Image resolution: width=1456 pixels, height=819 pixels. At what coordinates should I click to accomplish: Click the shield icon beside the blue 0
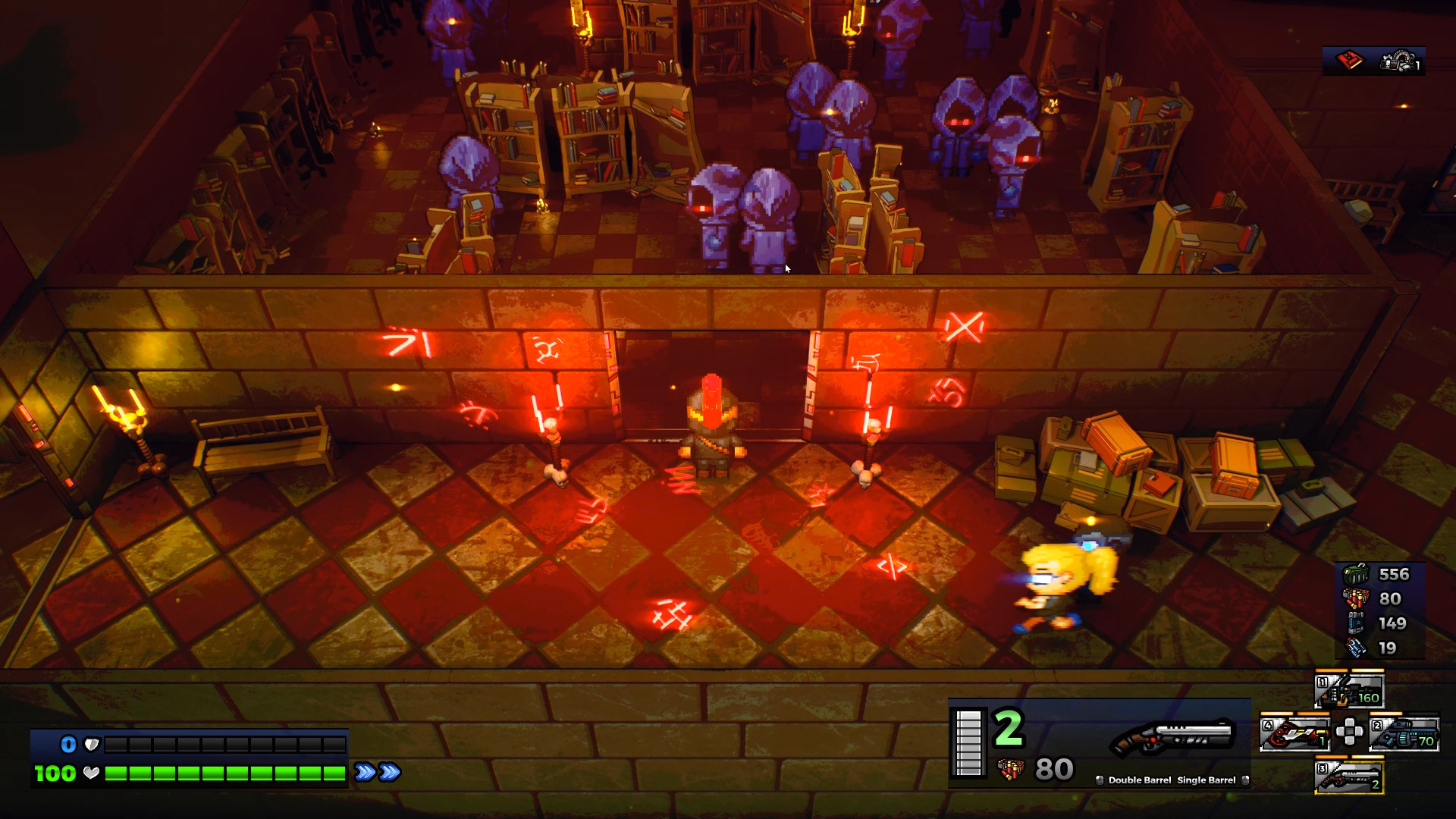pyautogui.click(x=92, y=744)
